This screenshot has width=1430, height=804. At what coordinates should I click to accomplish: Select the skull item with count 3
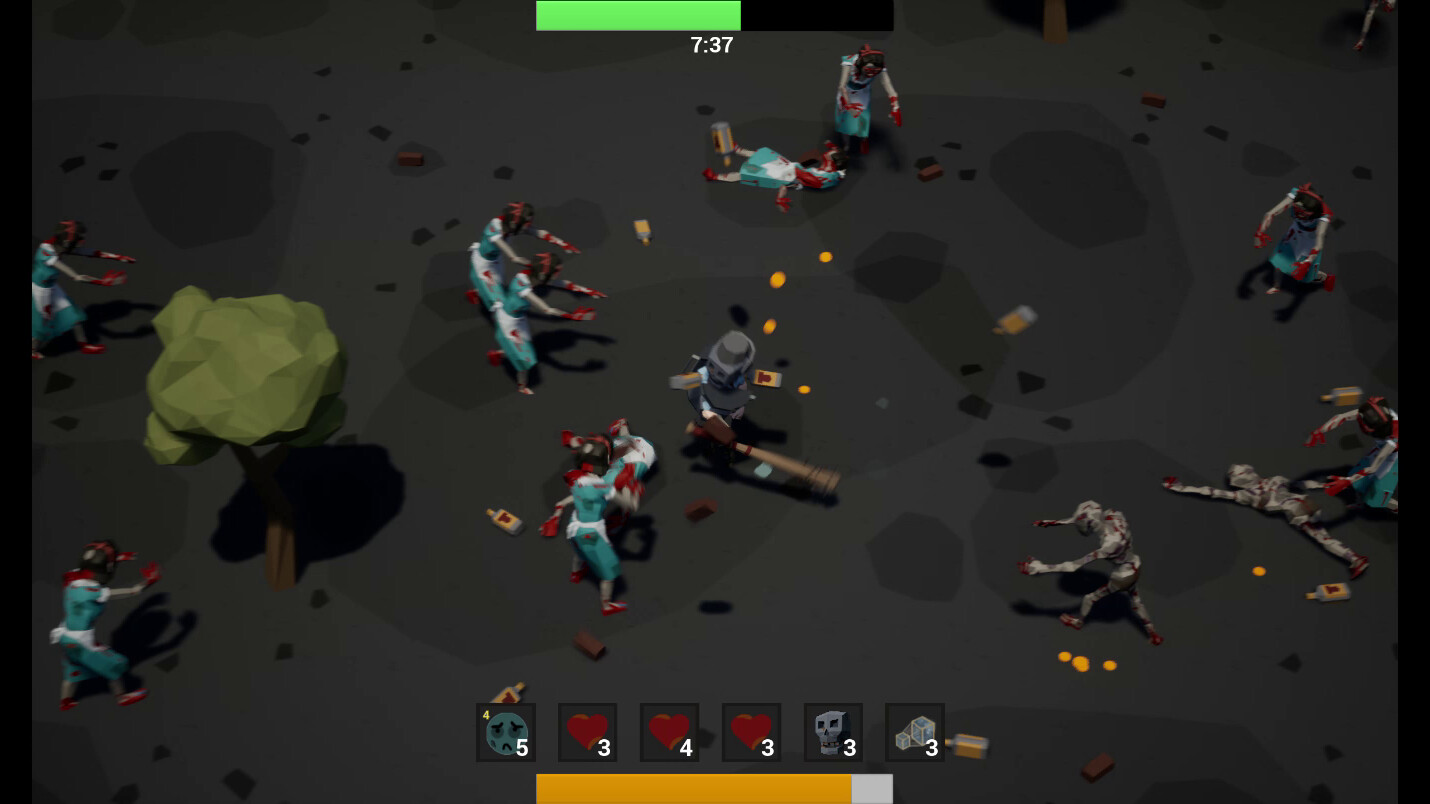(833, 732)
